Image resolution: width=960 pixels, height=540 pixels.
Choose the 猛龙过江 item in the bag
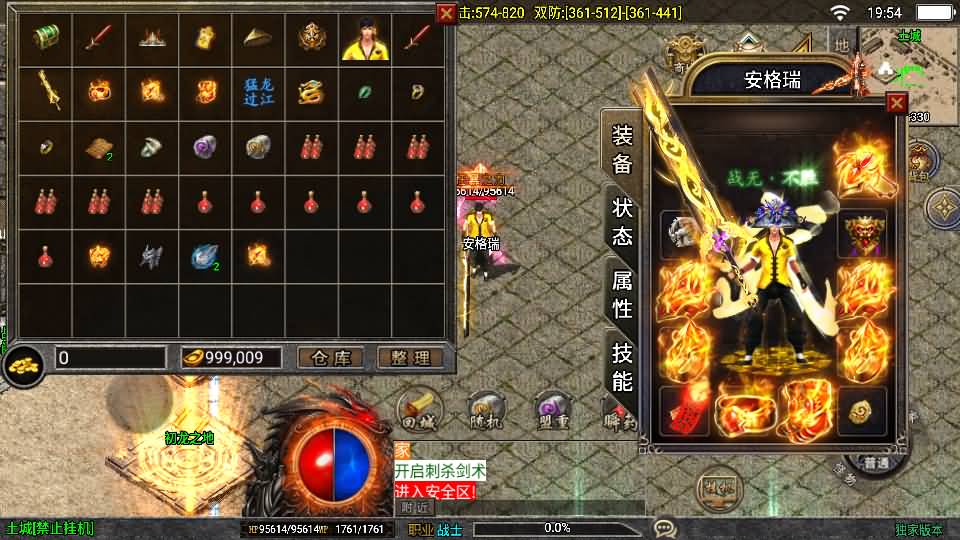[259, 92]
